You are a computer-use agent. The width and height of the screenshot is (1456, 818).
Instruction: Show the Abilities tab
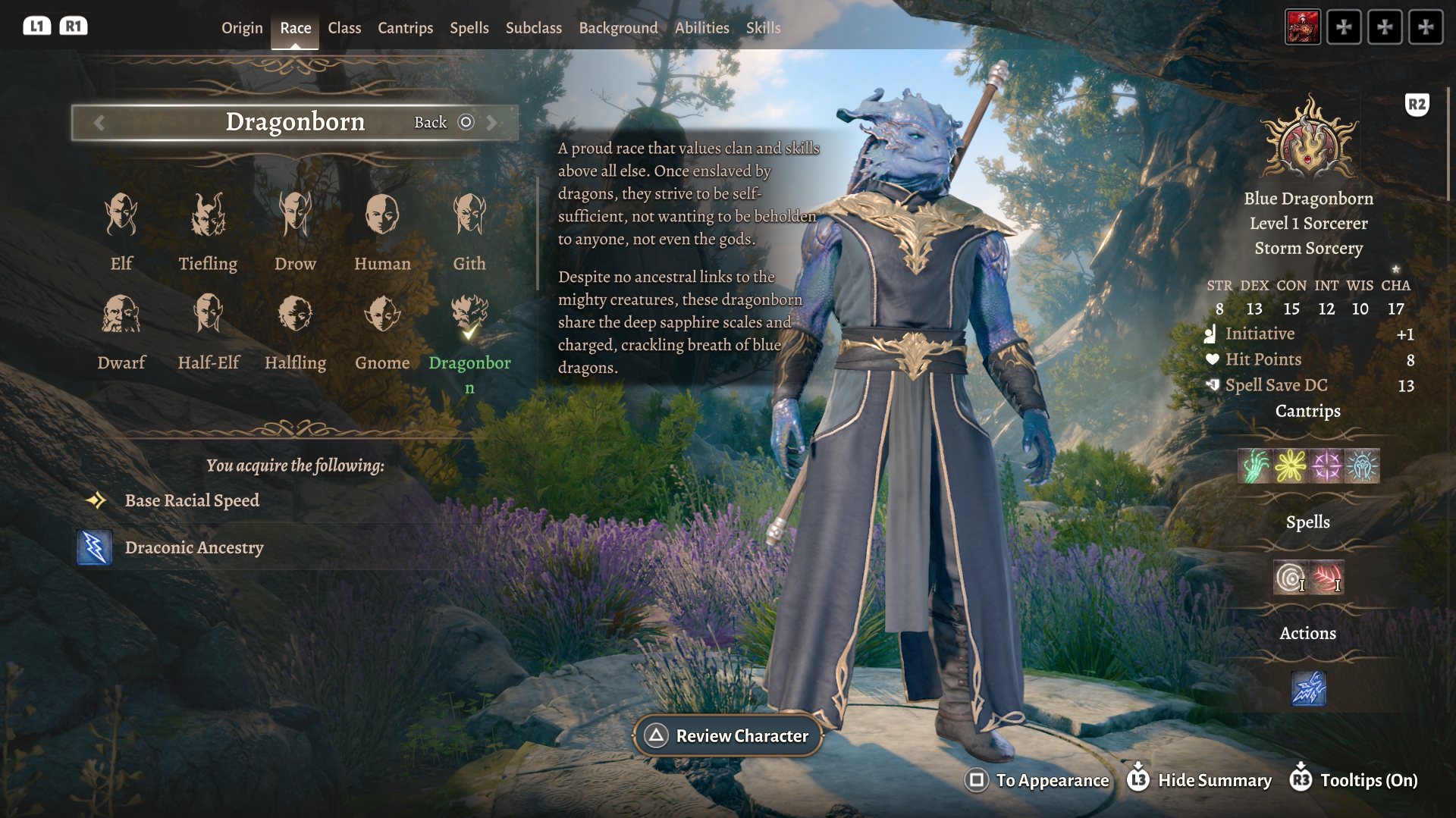click(702, 28)
